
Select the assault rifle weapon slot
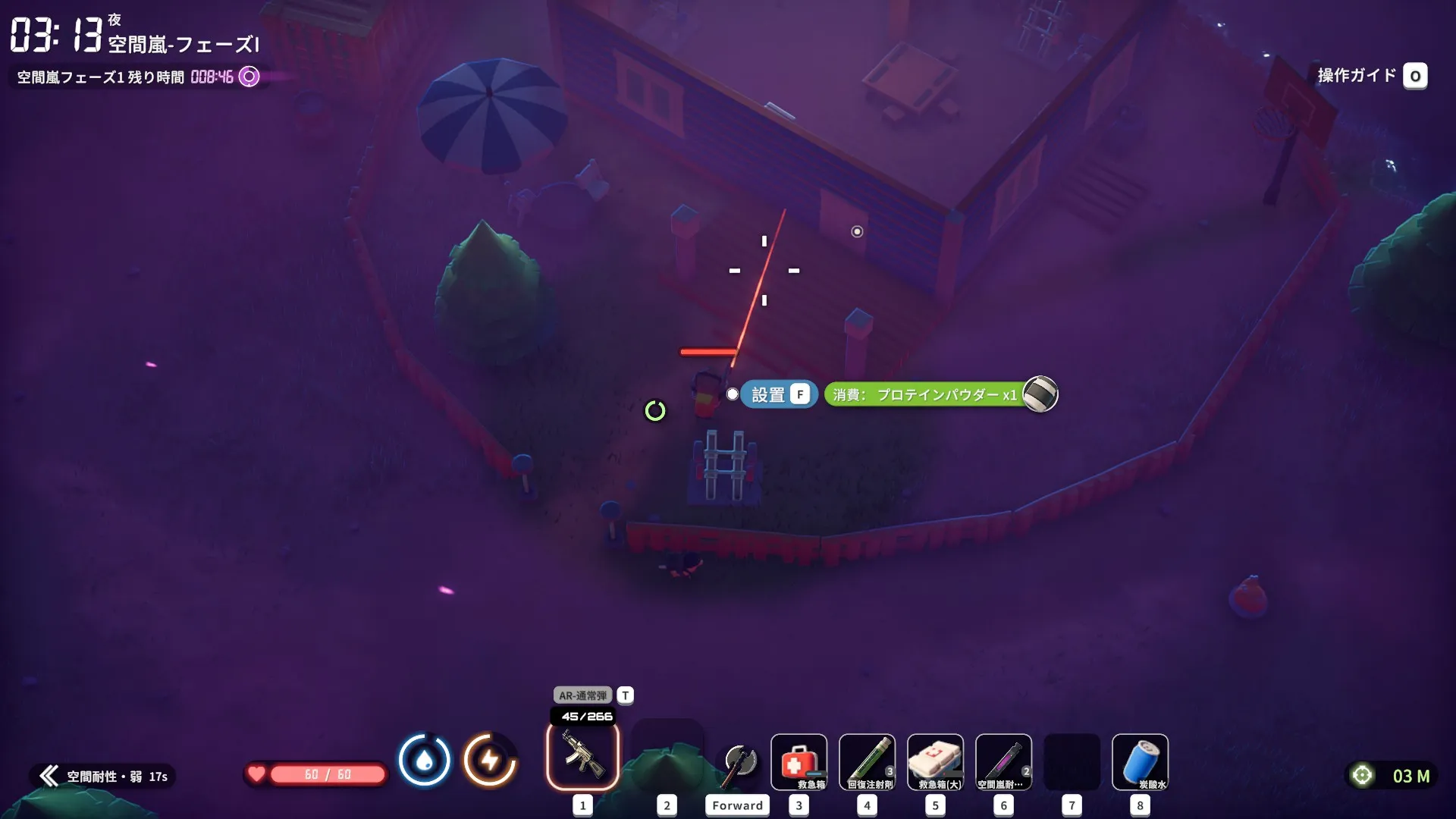pos(582,756)
